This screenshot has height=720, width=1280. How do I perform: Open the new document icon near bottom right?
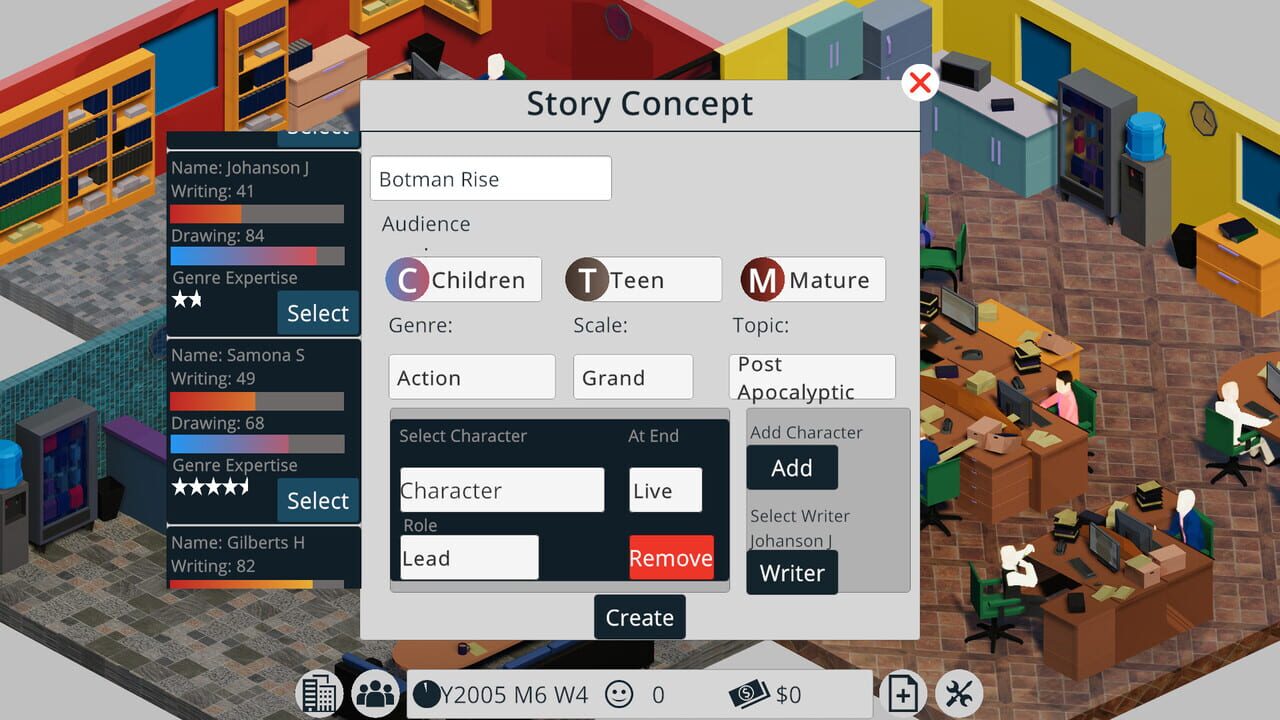902,692
